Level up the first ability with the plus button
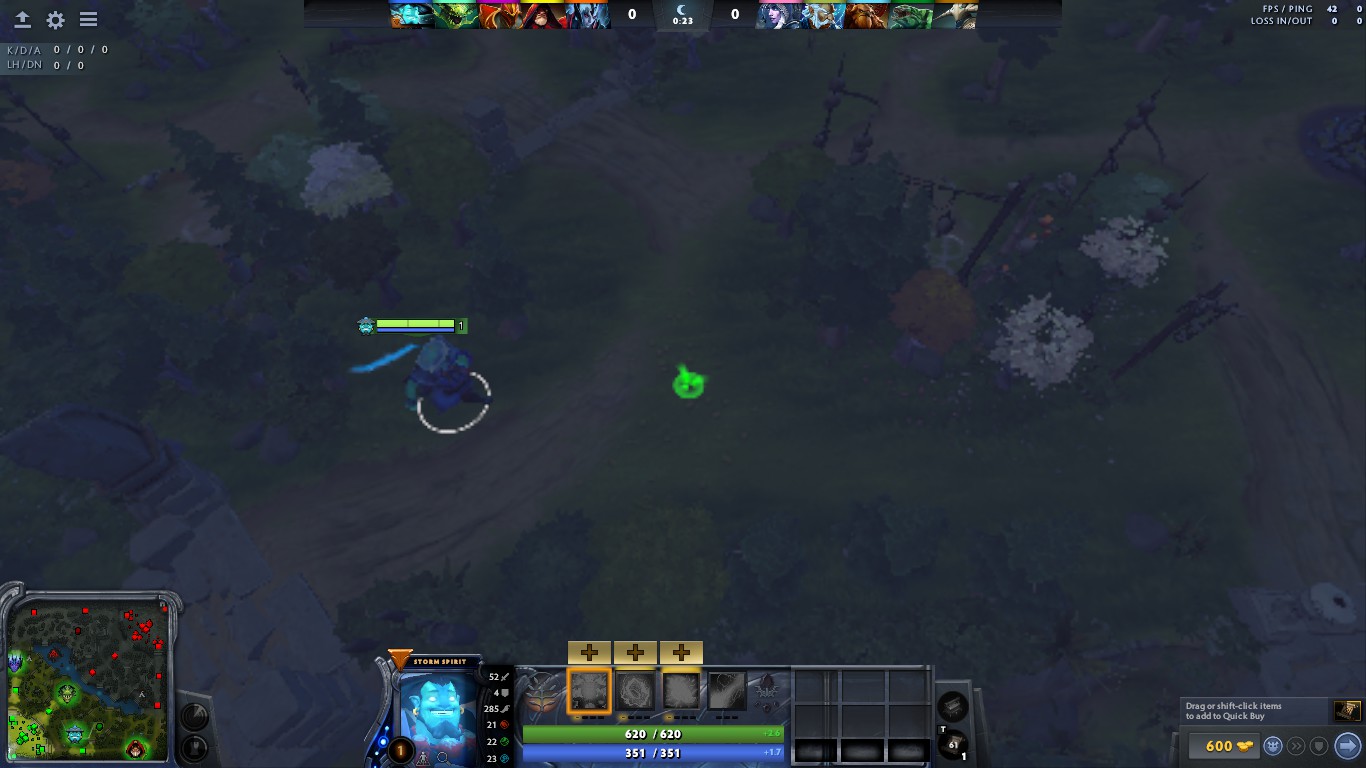The width and height of the screenshot is (1366, 768). pyautogui.click(x=590, y=652)
